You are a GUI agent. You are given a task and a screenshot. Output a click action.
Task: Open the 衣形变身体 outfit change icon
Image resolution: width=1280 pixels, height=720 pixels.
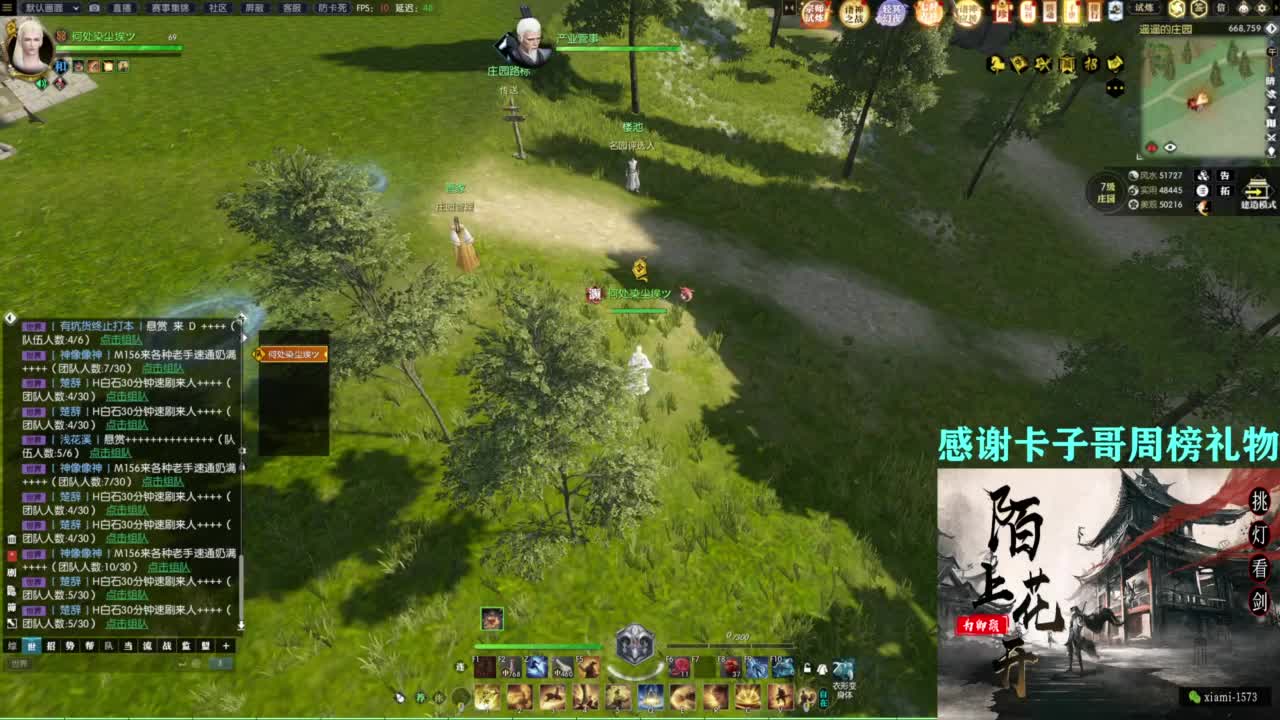(843, 667)
